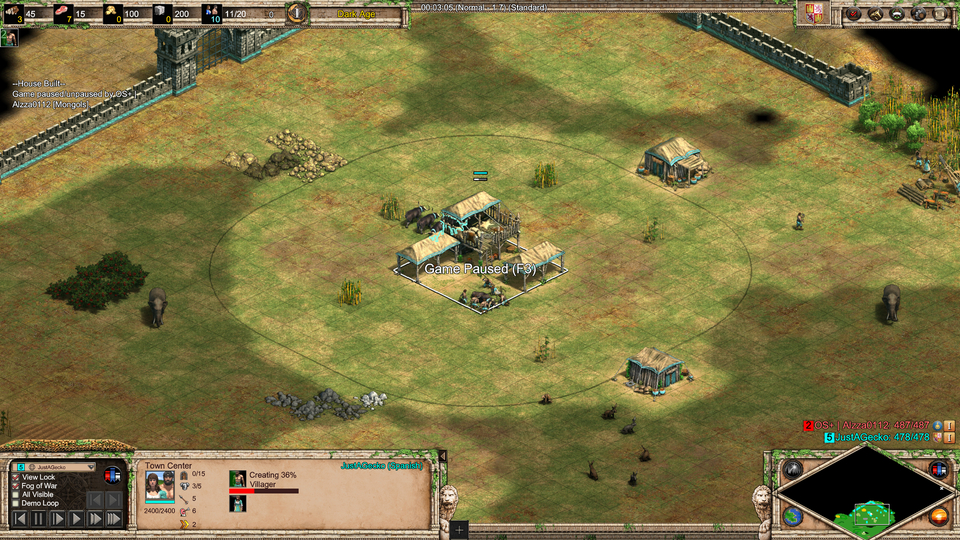The image size is (960, 540).
Task: Click the Town Center portrait
Action: [x=160, y=487]
